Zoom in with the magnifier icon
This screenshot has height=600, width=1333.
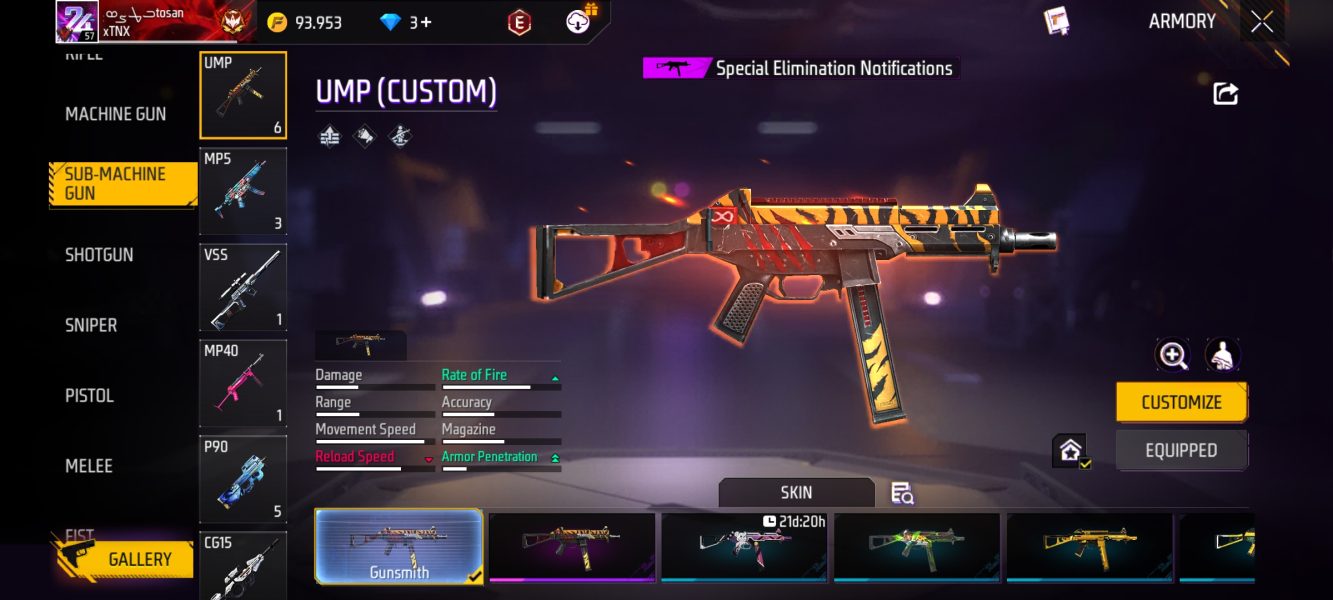1172,355
